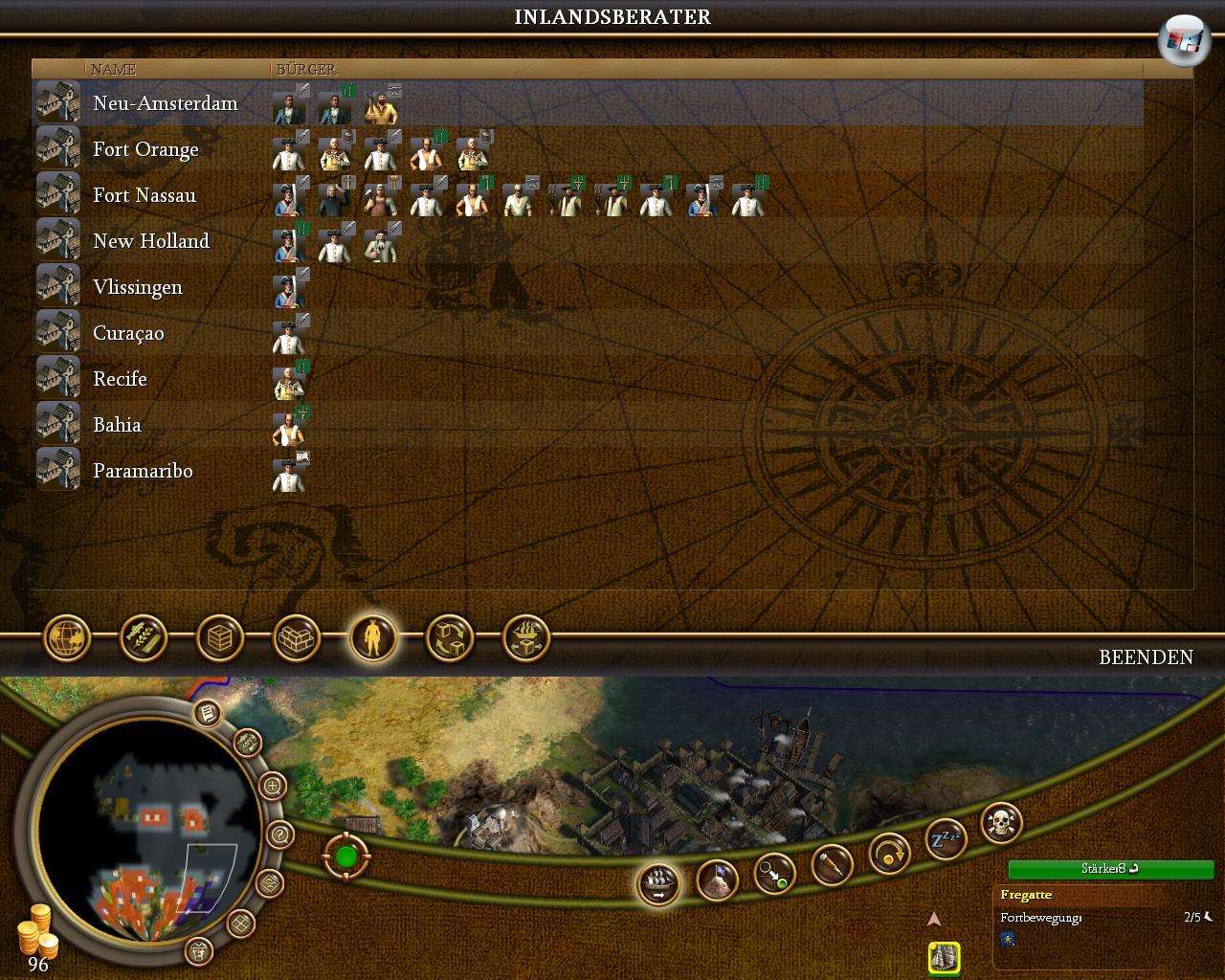Use the spyglass unit command
Viewport: 1225px width, 980px height.
[x=832, y=866]
